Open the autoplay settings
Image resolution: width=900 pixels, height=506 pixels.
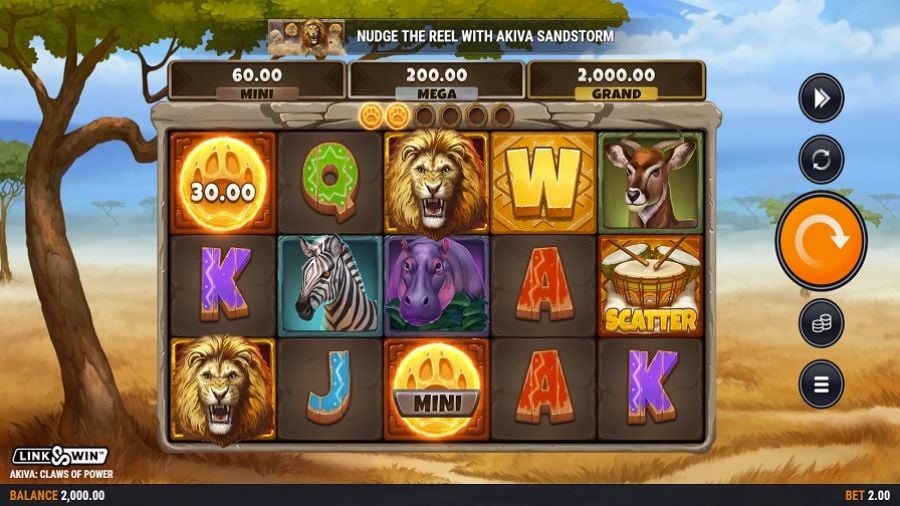click(821, 159)
